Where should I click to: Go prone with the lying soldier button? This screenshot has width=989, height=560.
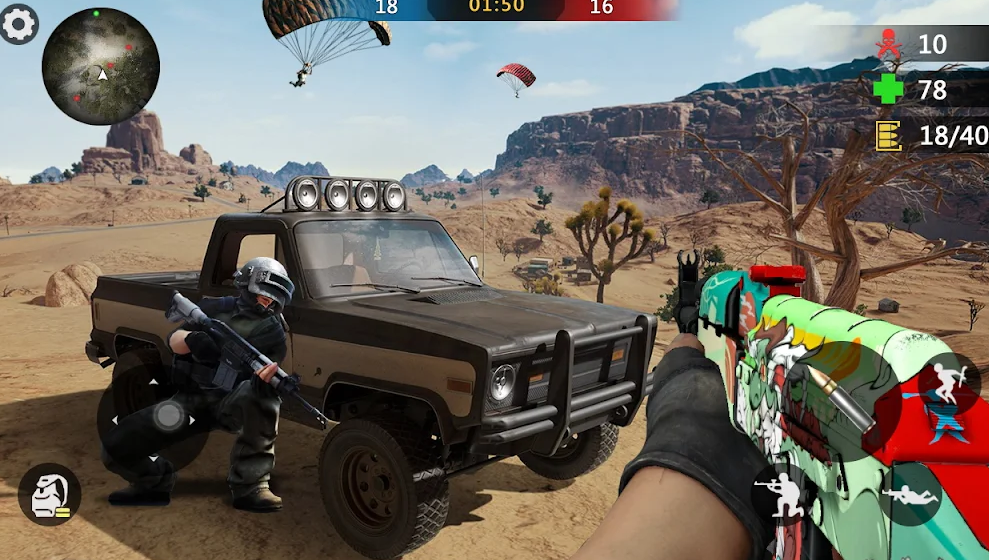point(910,495)
